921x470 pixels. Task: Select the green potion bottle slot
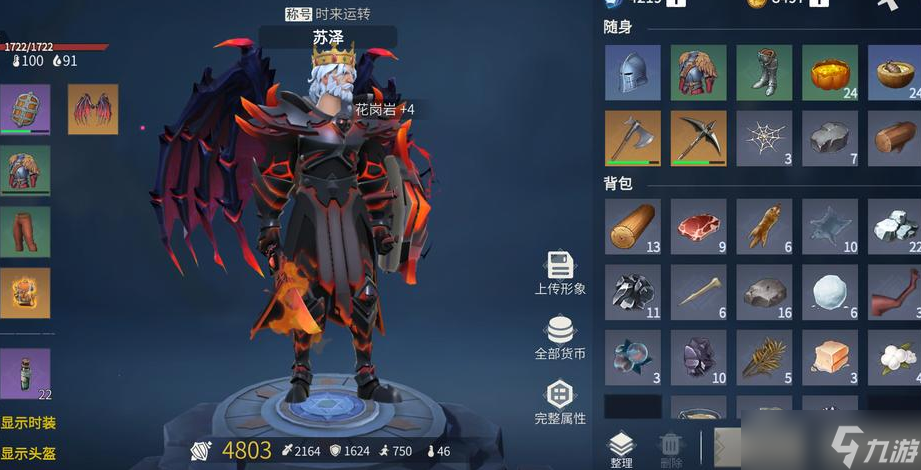[25, 374]
